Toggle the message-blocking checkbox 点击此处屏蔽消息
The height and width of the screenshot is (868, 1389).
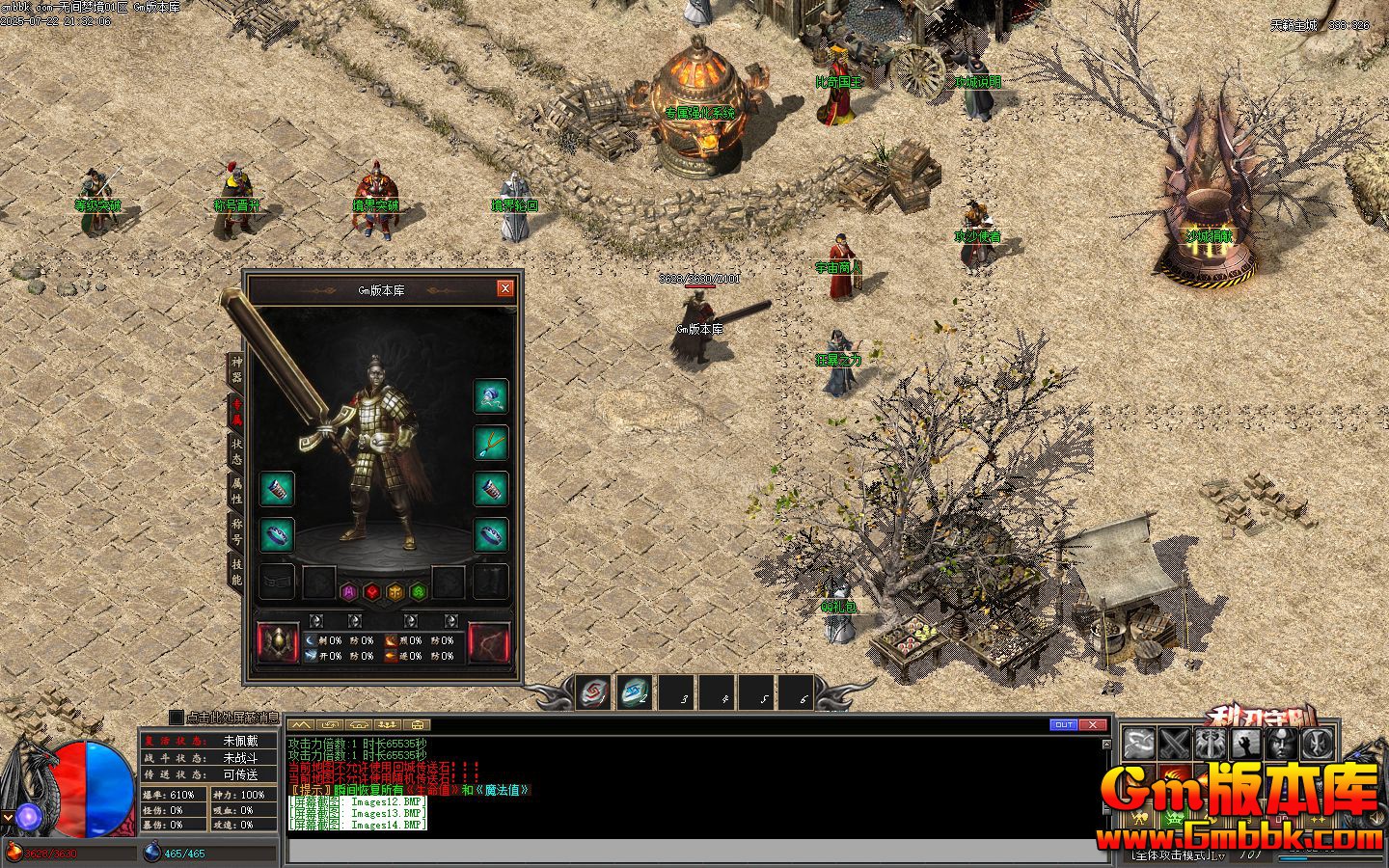click(176, 717)
